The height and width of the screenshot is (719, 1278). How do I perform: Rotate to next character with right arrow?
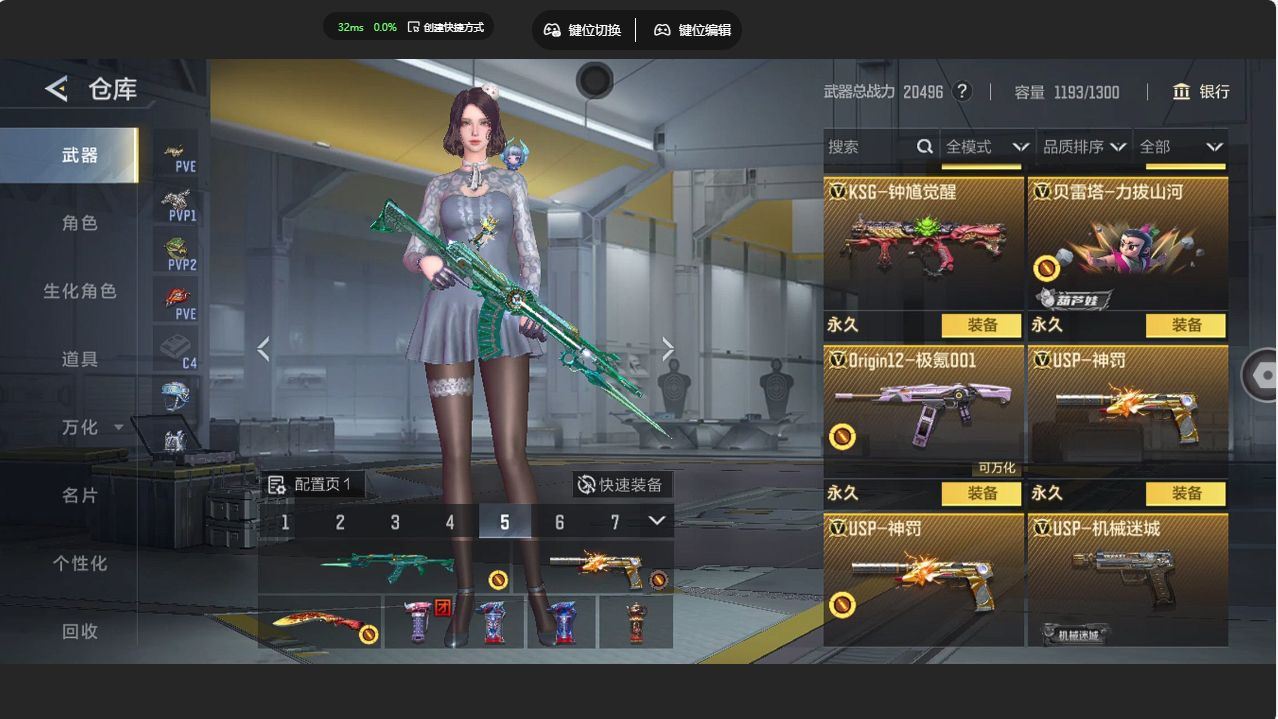[668, 349]
